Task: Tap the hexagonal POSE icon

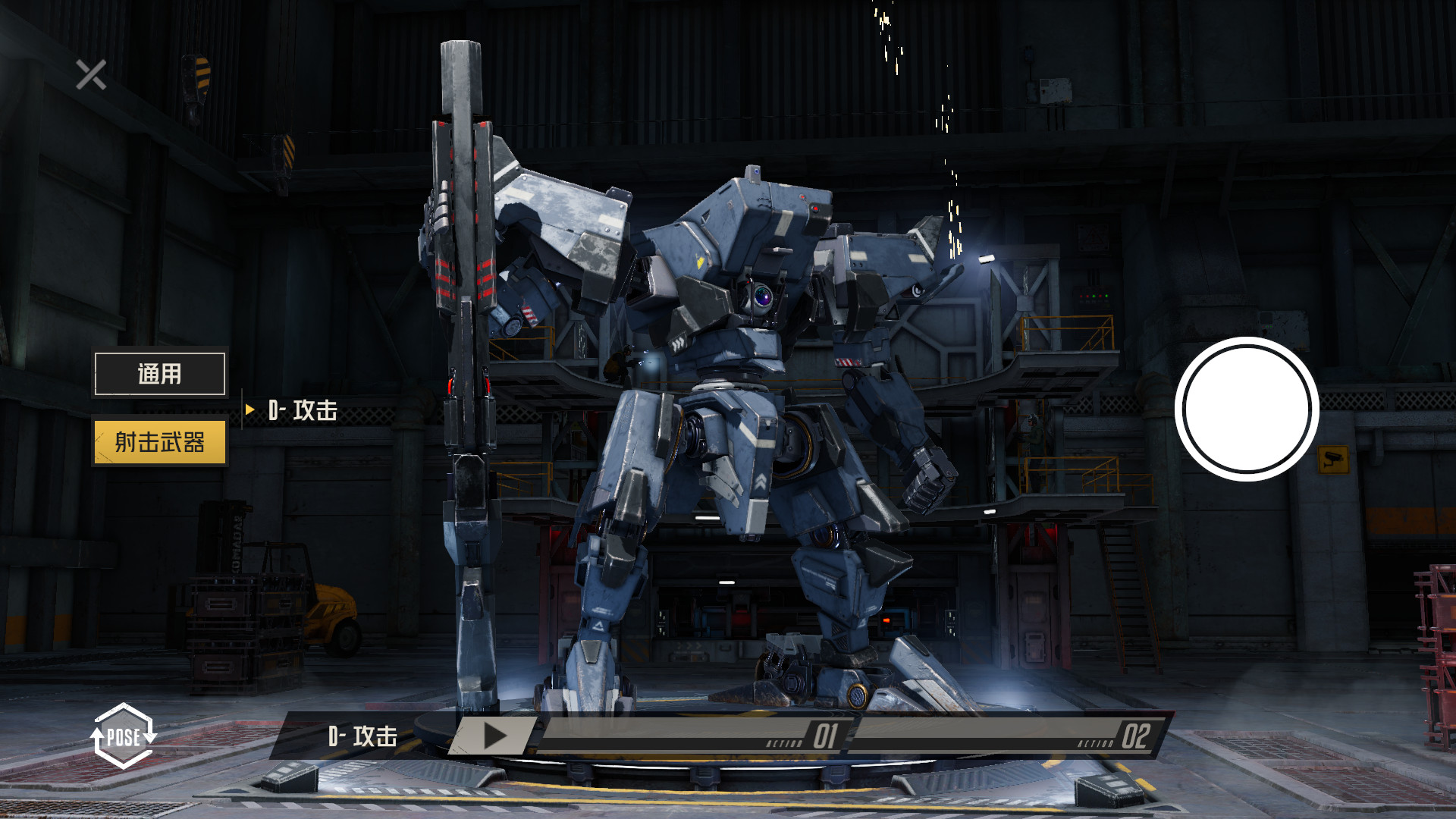Action: click(123, 736)
